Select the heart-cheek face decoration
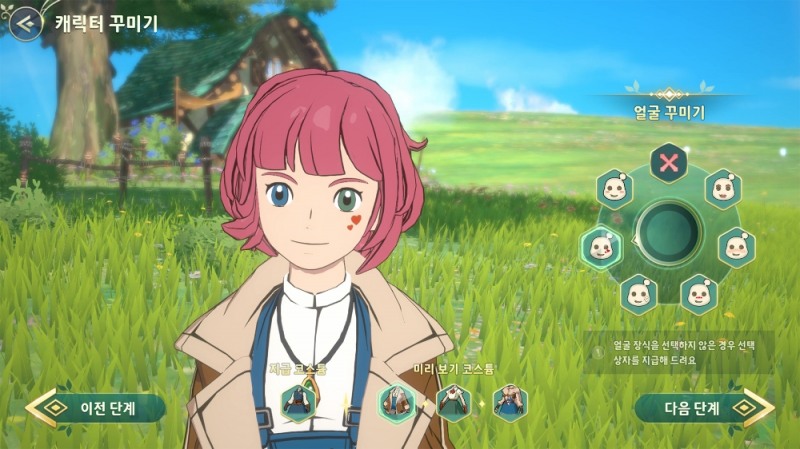The width and height of the screenshot is (800, 449). pyautogui.click(x=600, y=247)
